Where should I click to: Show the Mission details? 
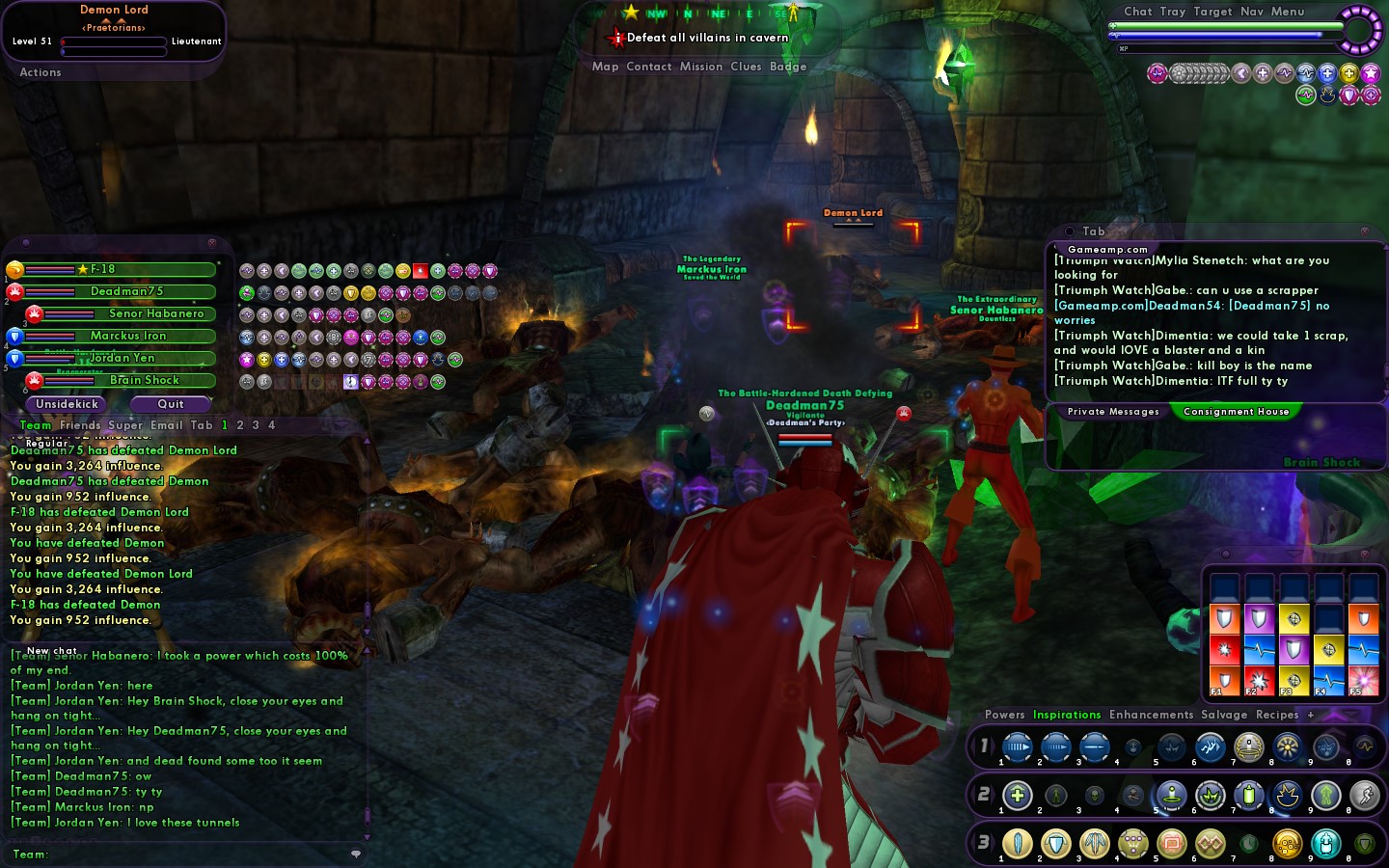pyautogui.click(x=700, y=67)
